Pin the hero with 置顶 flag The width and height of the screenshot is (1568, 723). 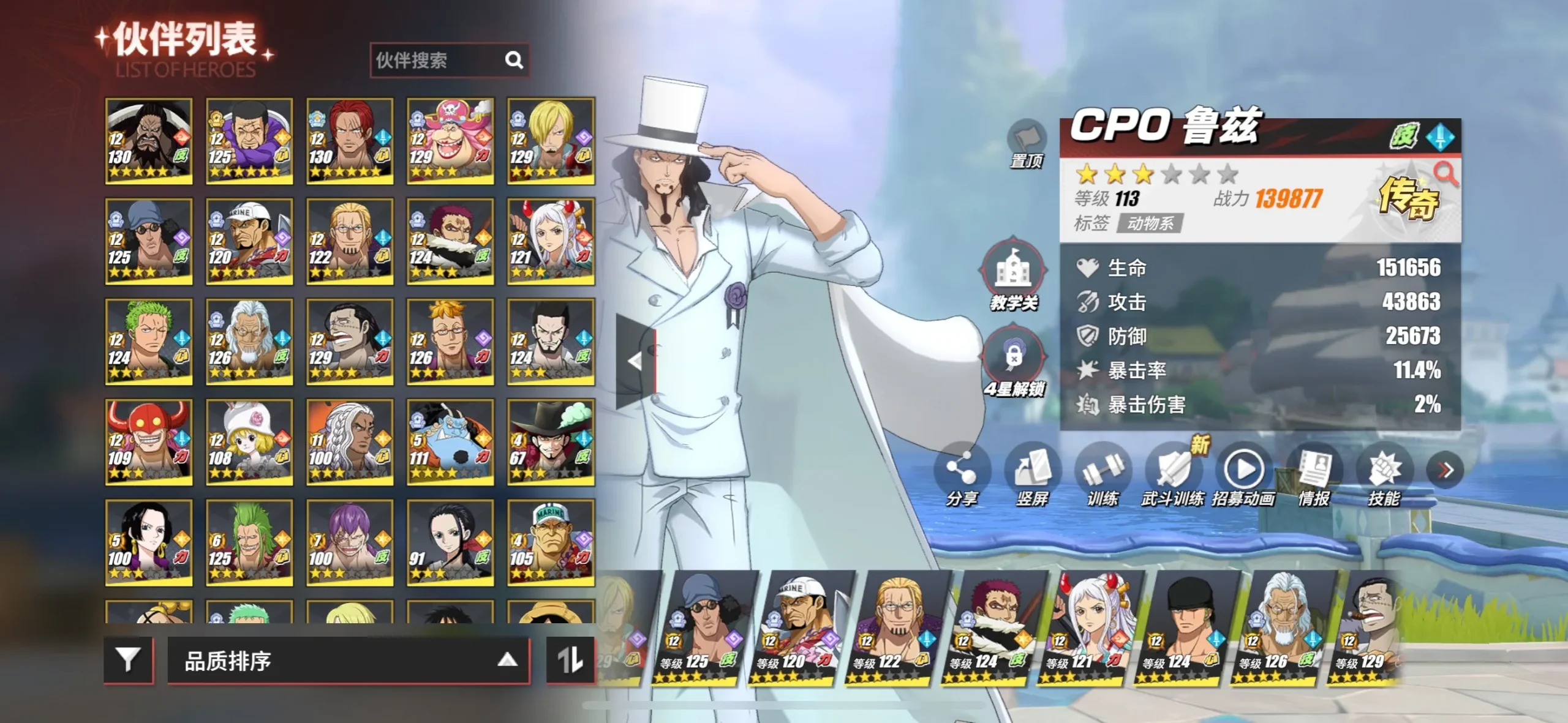pyautogui.click(x=1026, y=142)
